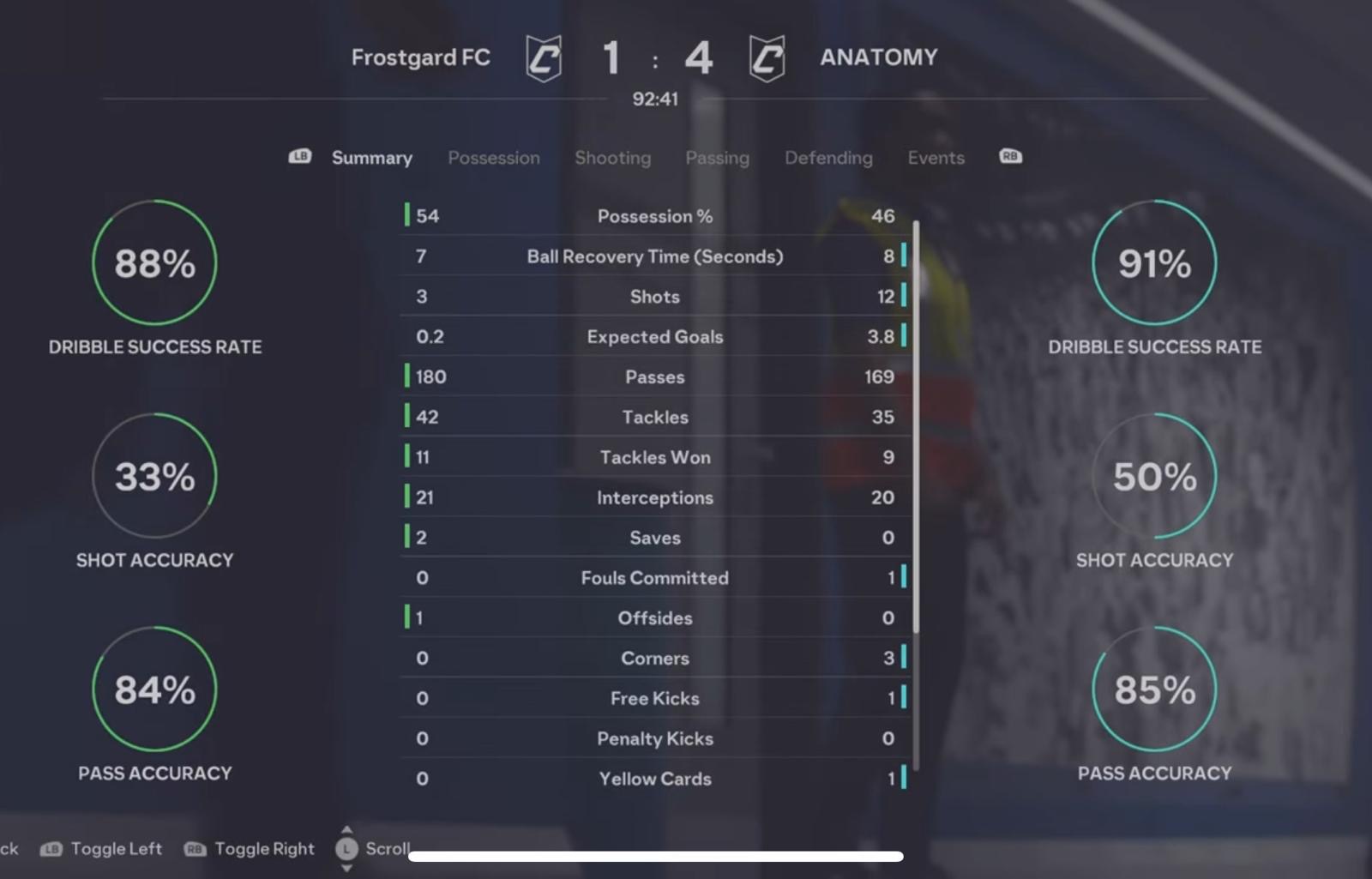Switch to the Possession tab
1372x879 pixels.
(x=493, y=158)
